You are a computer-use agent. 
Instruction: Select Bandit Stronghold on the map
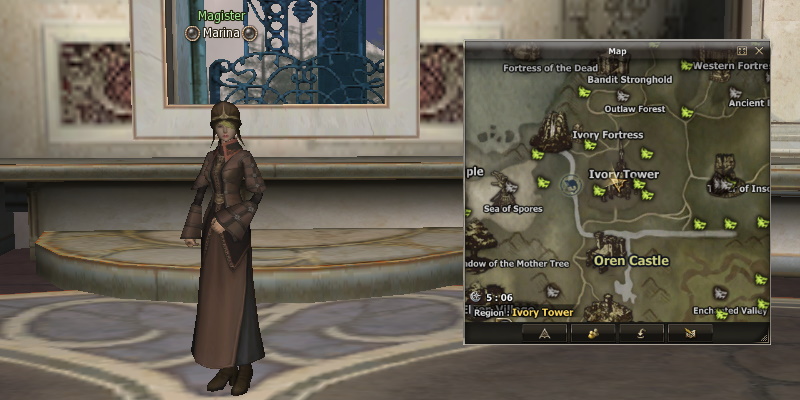pyautogui.click(x=629, y=80)
